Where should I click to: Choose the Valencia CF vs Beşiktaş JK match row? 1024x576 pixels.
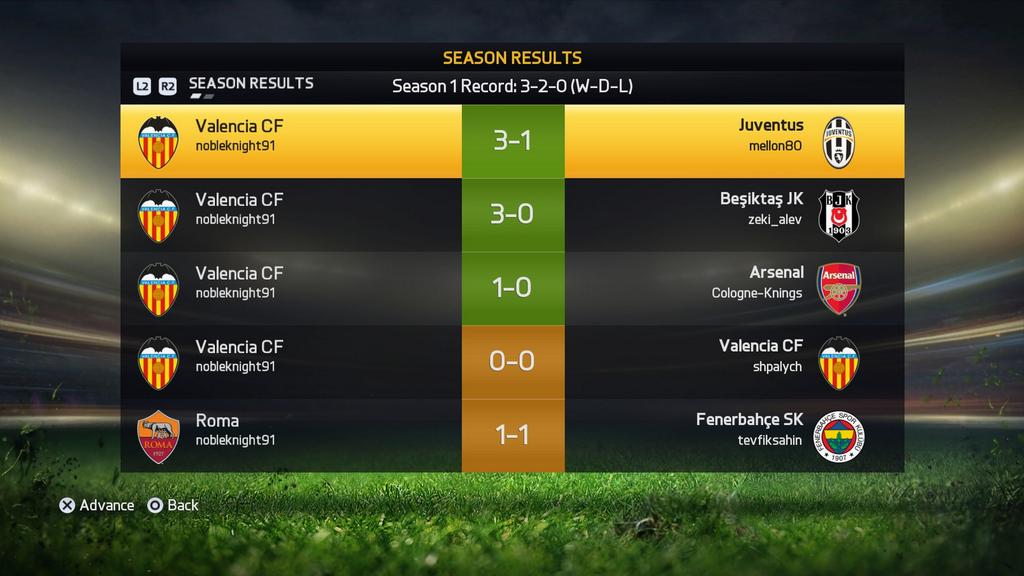512,214
